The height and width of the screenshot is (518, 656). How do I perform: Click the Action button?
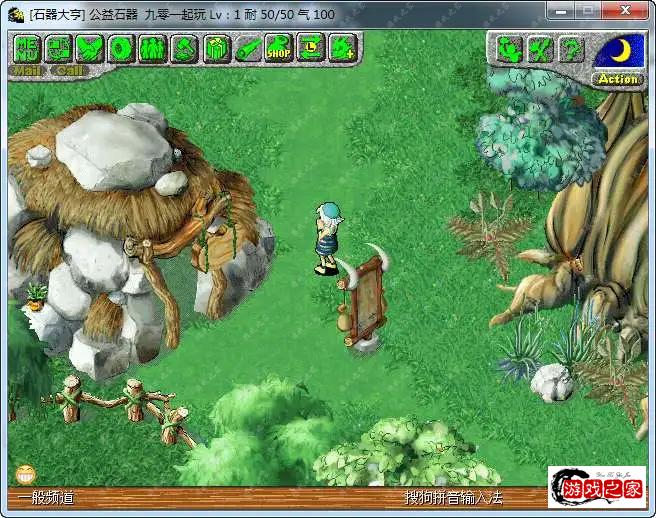617,79
